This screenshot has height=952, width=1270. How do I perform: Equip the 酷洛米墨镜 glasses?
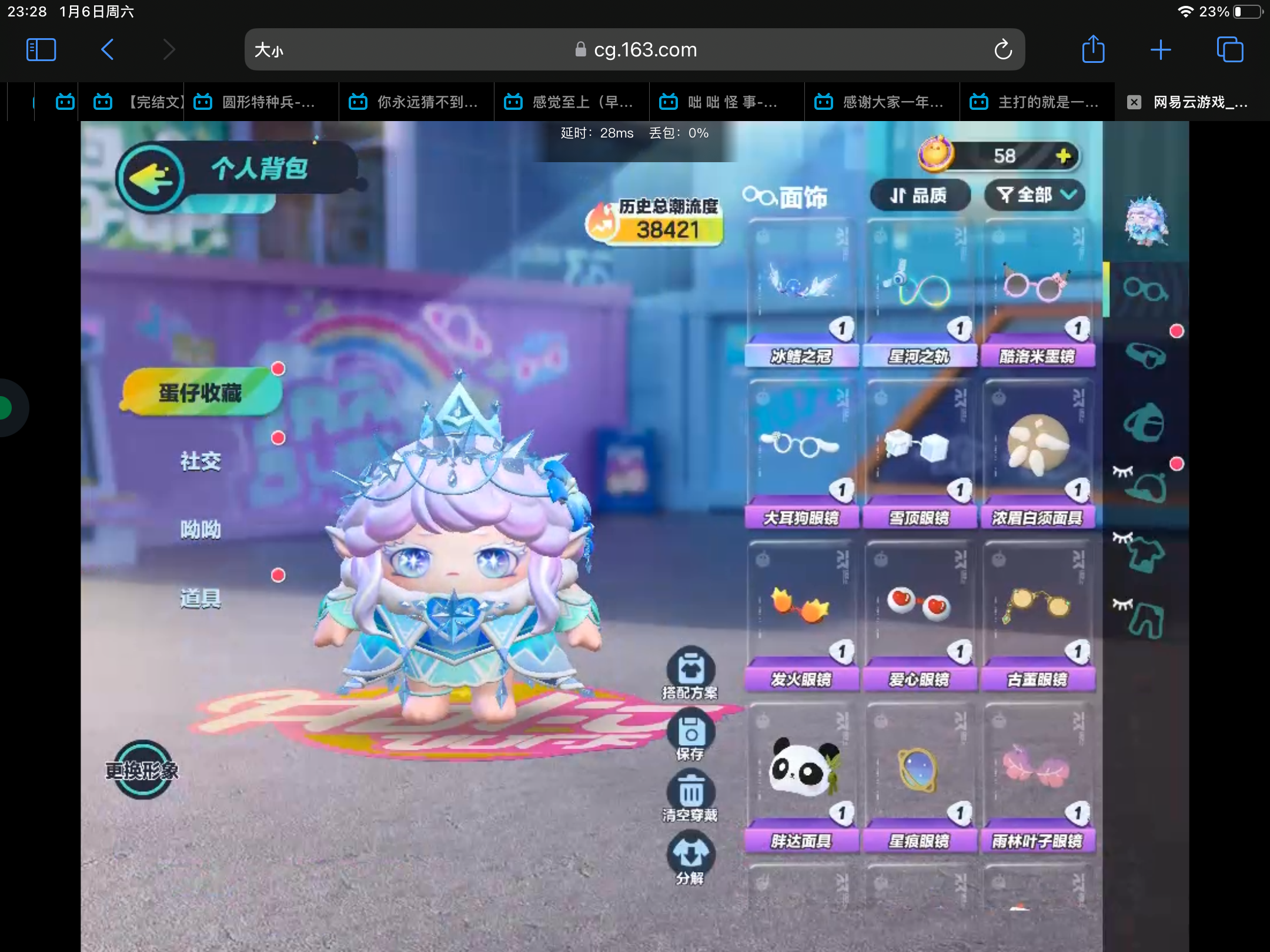pyautogui.click(x=1037, y=294)
